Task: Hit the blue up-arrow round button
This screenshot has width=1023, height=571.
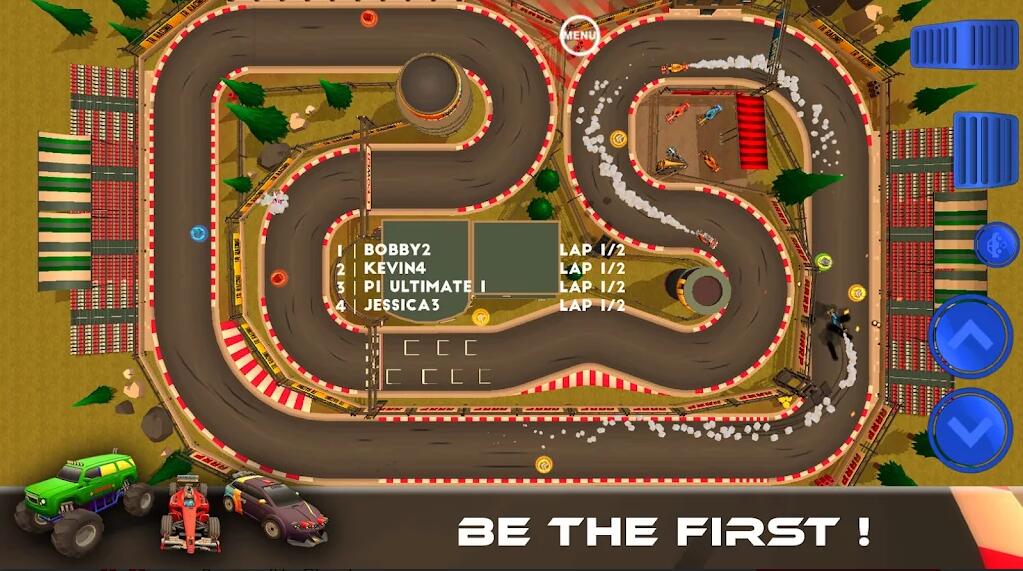Action: [971, 336]
